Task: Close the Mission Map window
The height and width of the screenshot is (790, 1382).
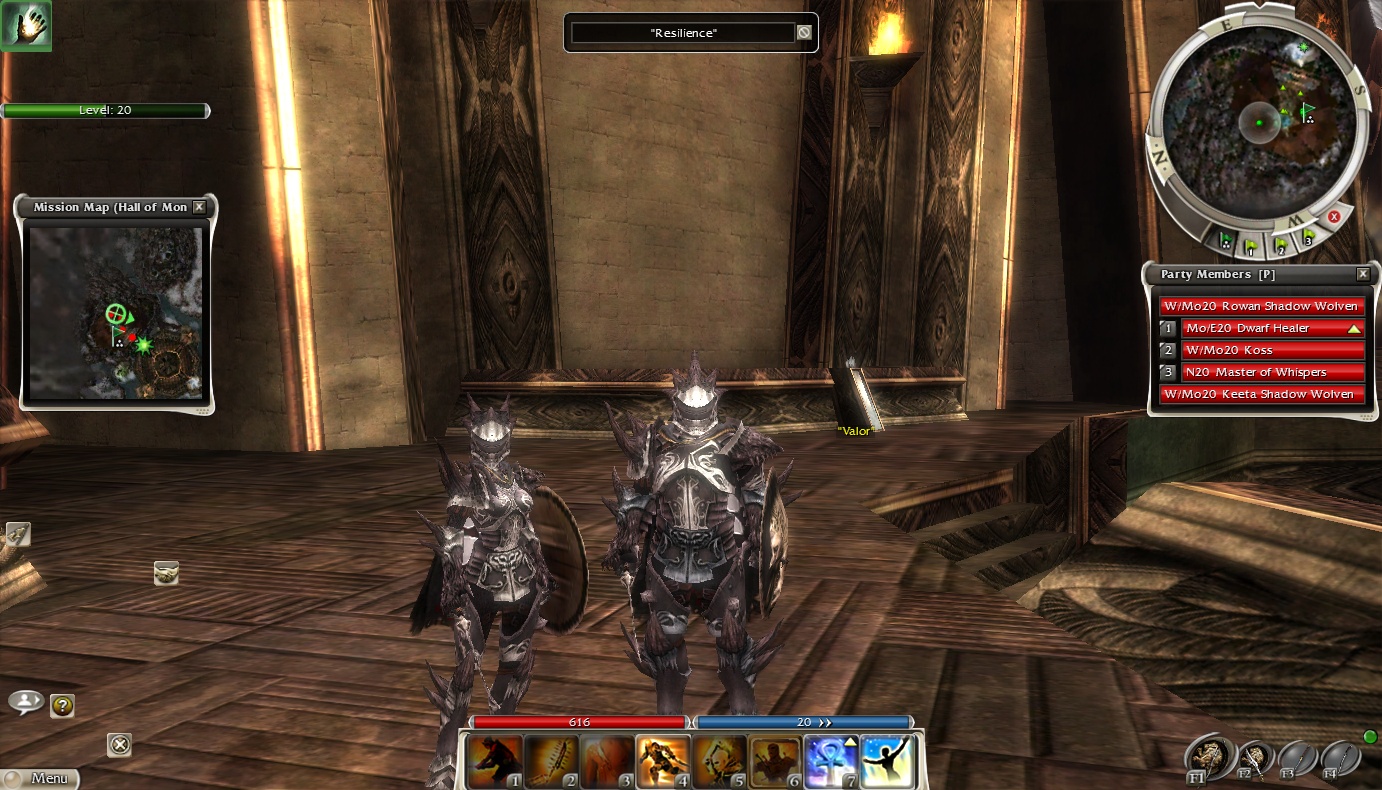Action: (x=199, y=207)
